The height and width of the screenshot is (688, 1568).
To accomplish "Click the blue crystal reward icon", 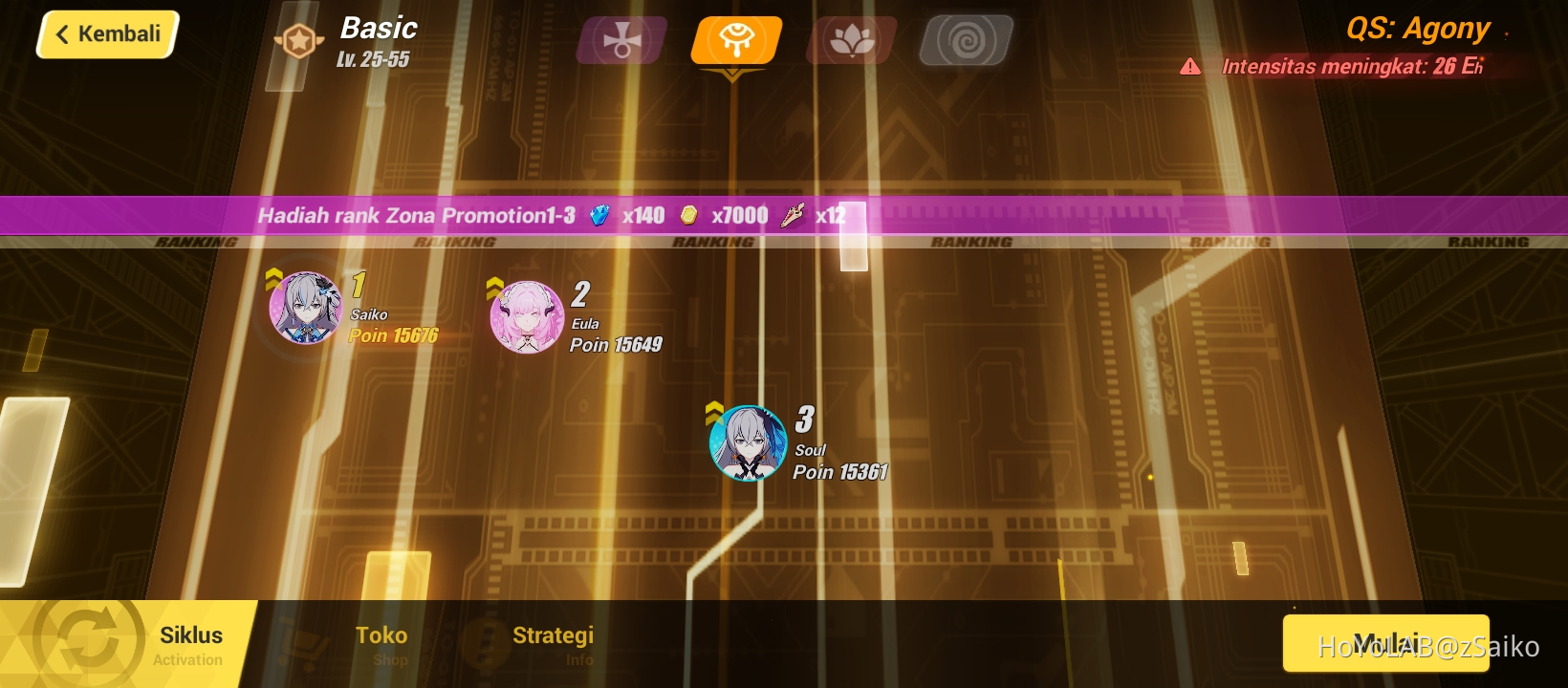I will click(598, 216).
